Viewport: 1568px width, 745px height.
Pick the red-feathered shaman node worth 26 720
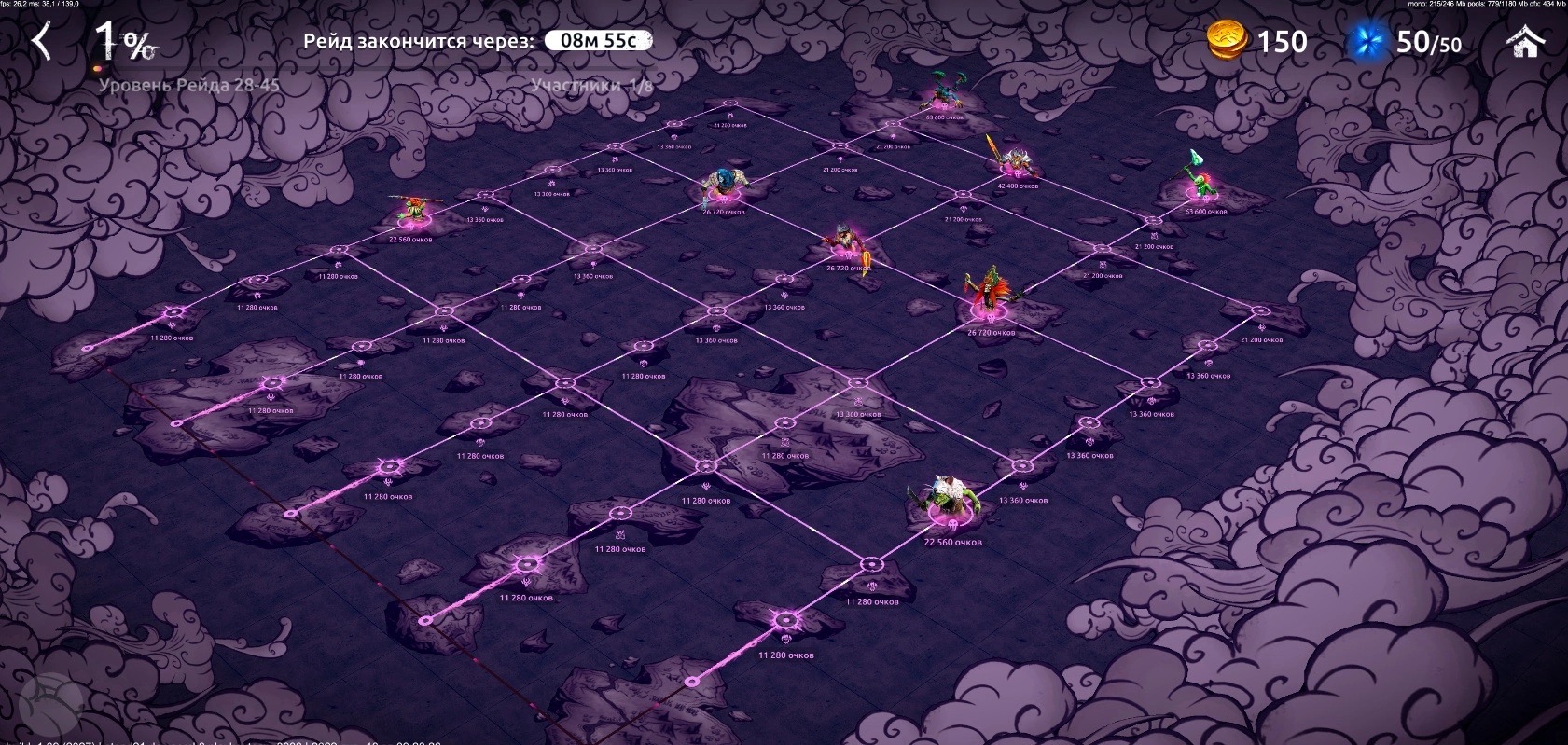(x=988, y=297)
